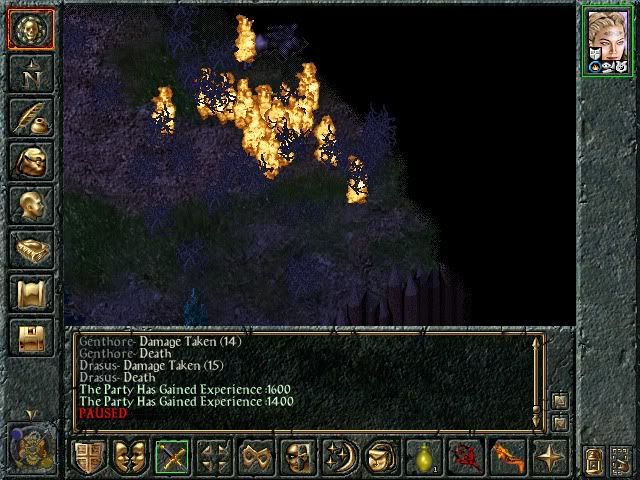
Task: Open special abilities with the star button
Action: point(549,458)
